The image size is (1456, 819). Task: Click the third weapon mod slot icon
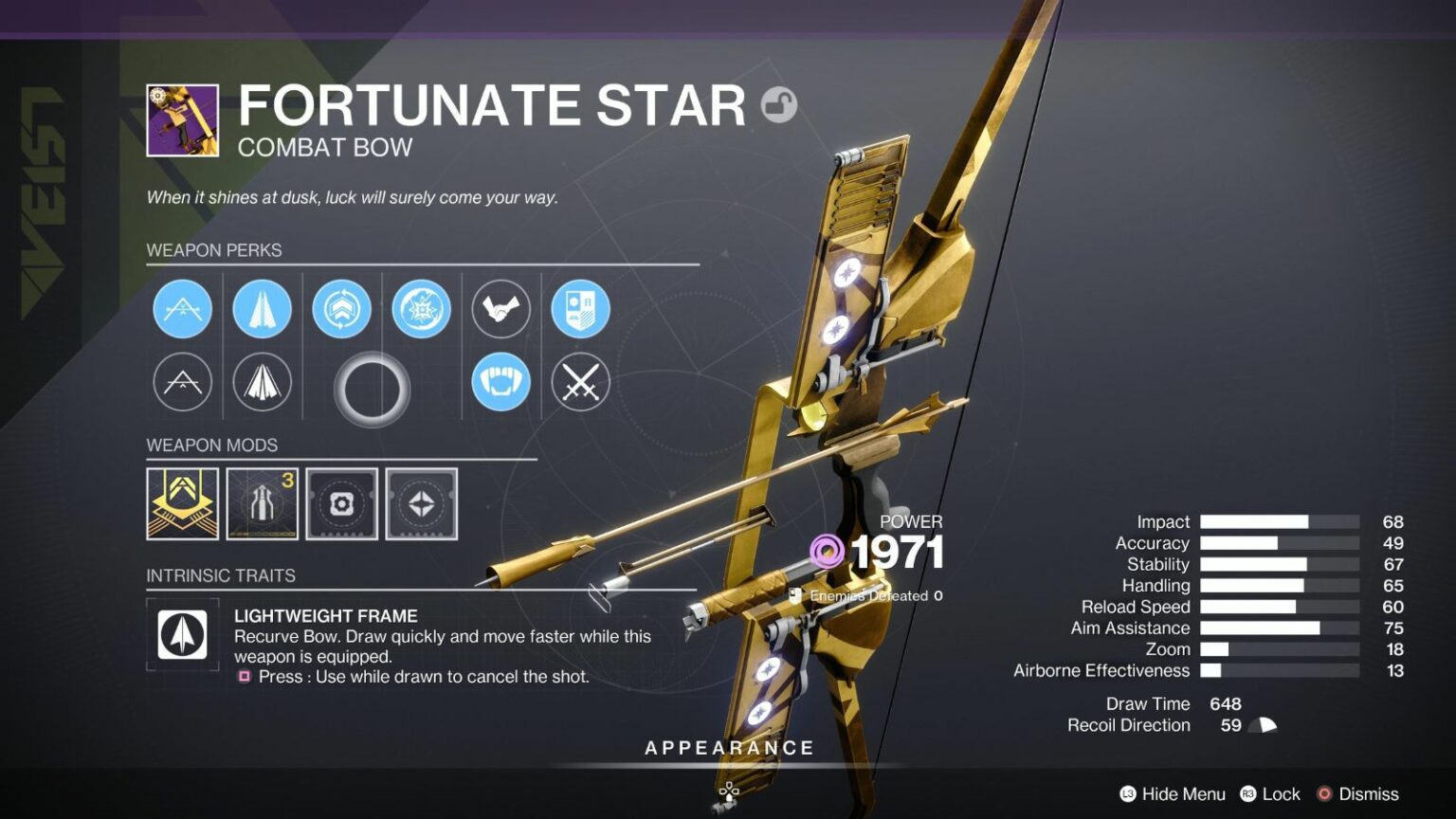click(342, 503)
